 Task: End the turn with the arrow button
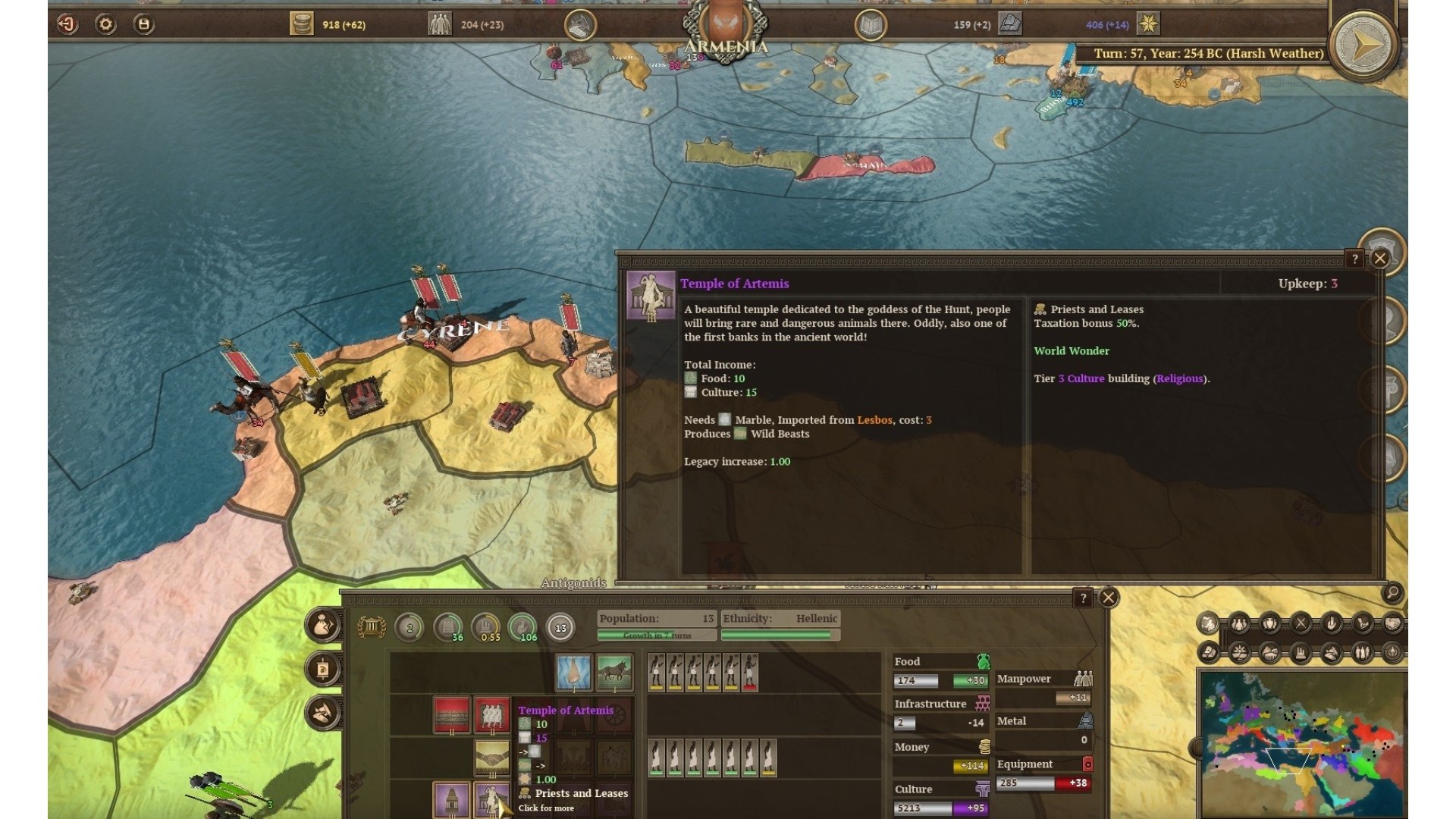pyautogui.click(x=1364, y=45)
